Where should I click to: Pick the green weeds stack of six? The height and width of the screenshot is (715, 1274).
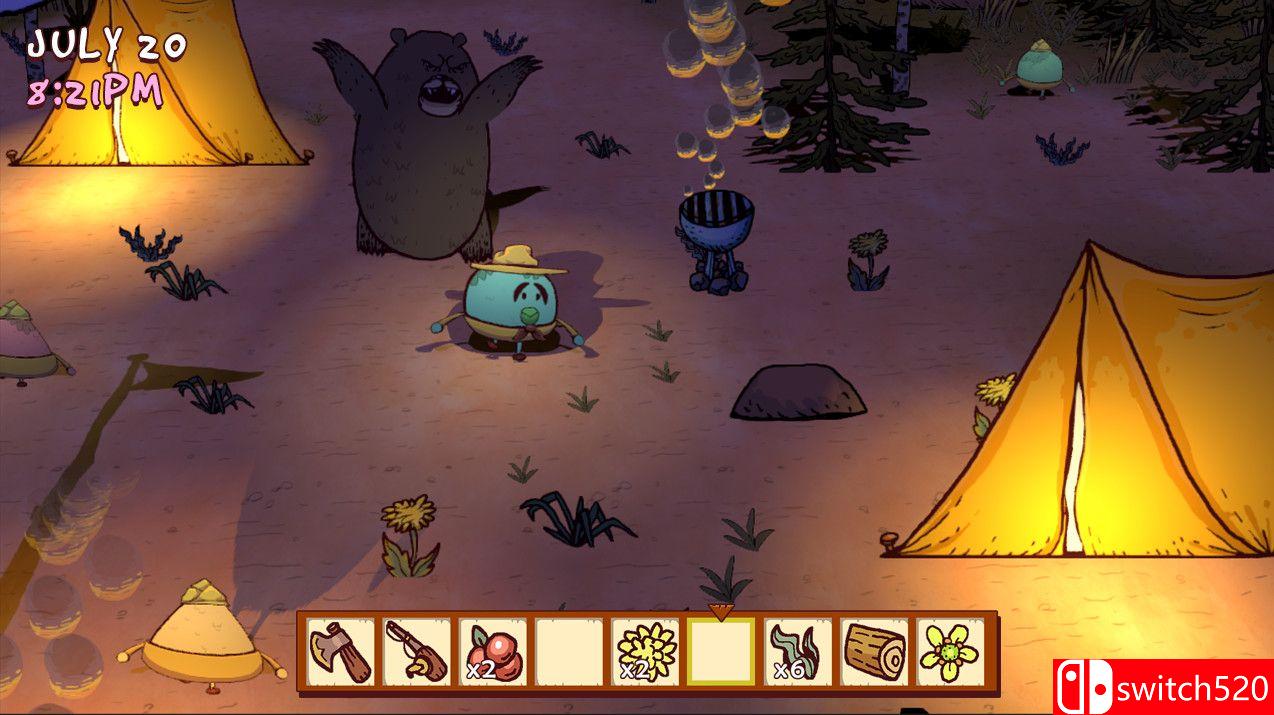click(x=797, y=652)
